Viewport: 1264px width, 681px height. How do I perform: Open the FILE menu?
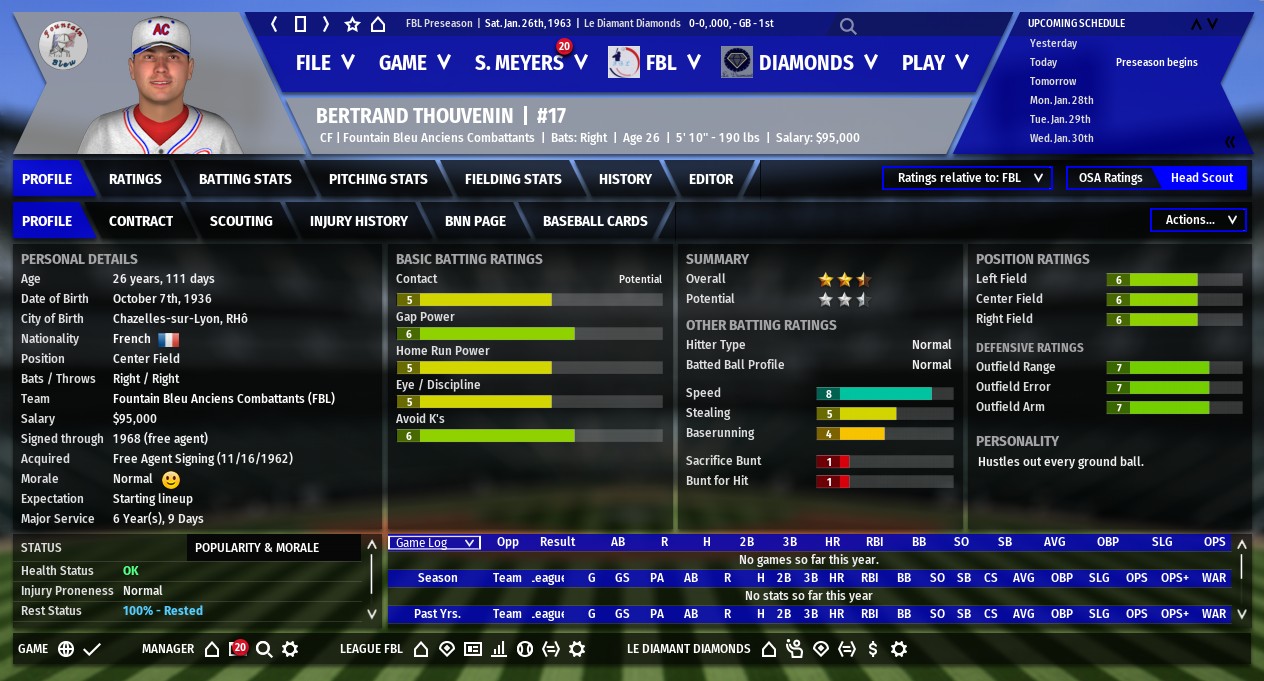point(325,63)
